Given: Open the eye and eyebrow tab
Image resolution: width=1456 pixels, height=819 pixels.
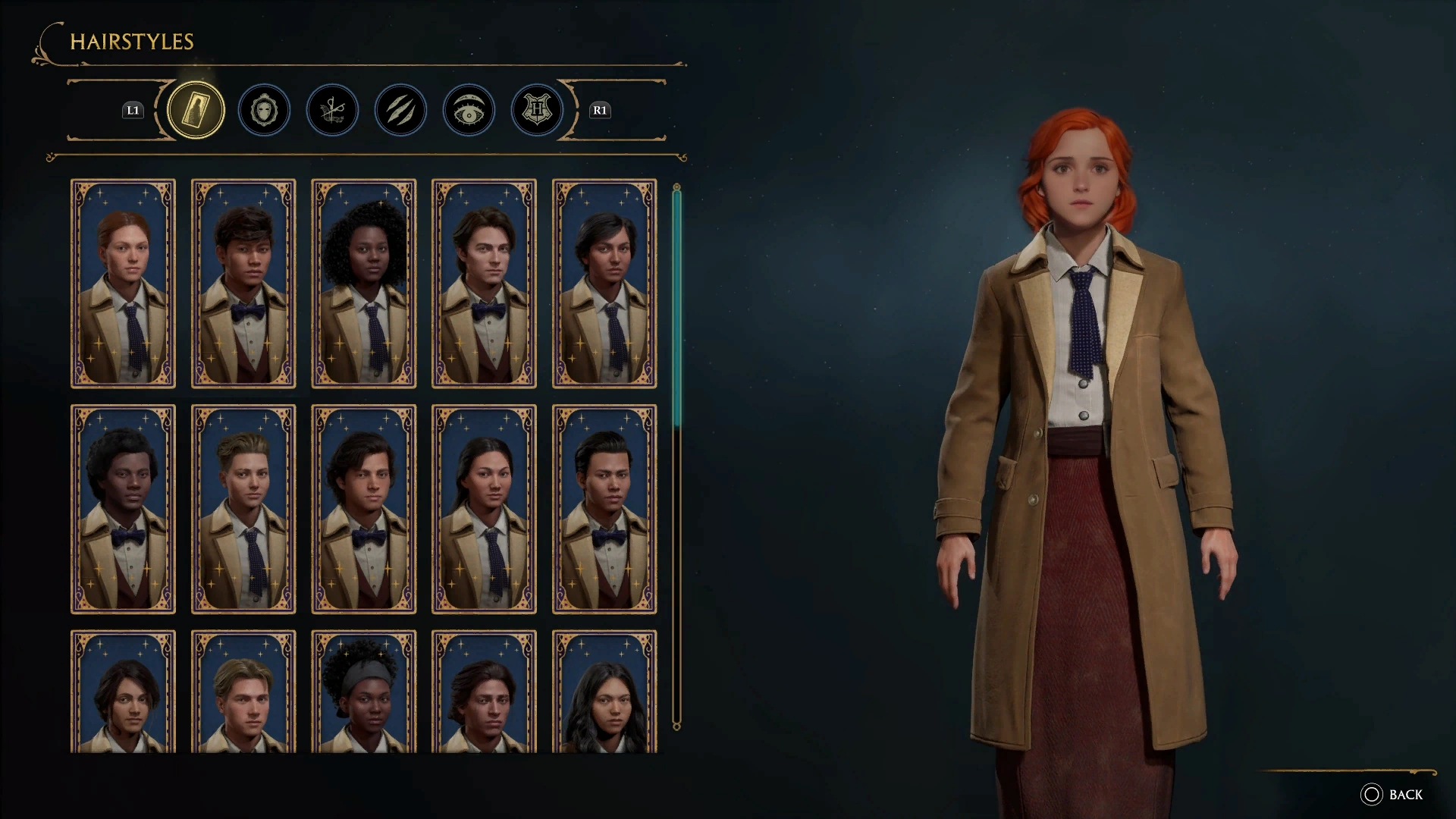Looking at the screenshot, I should click(x=469, y=111).
